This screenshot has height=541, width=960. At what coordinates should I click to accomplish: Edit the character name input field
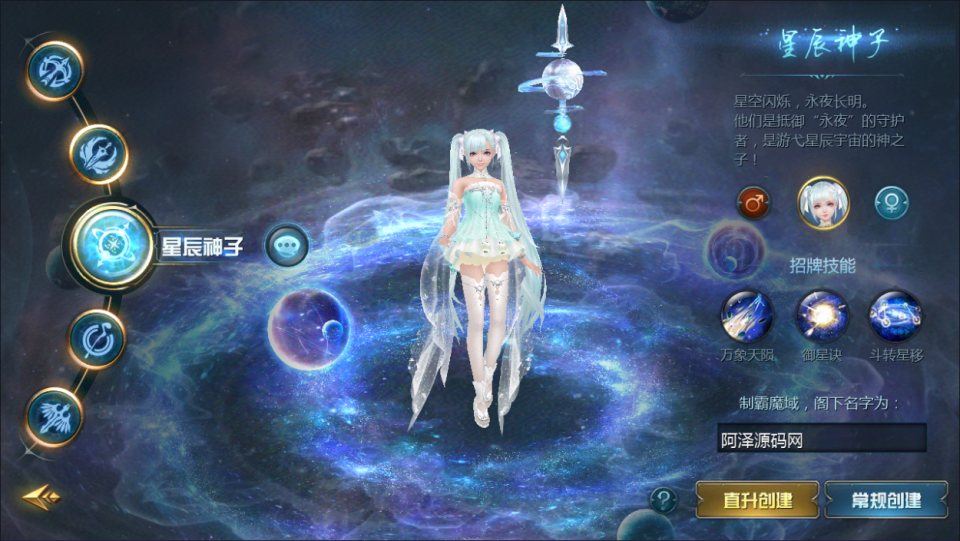coord(821,438)
